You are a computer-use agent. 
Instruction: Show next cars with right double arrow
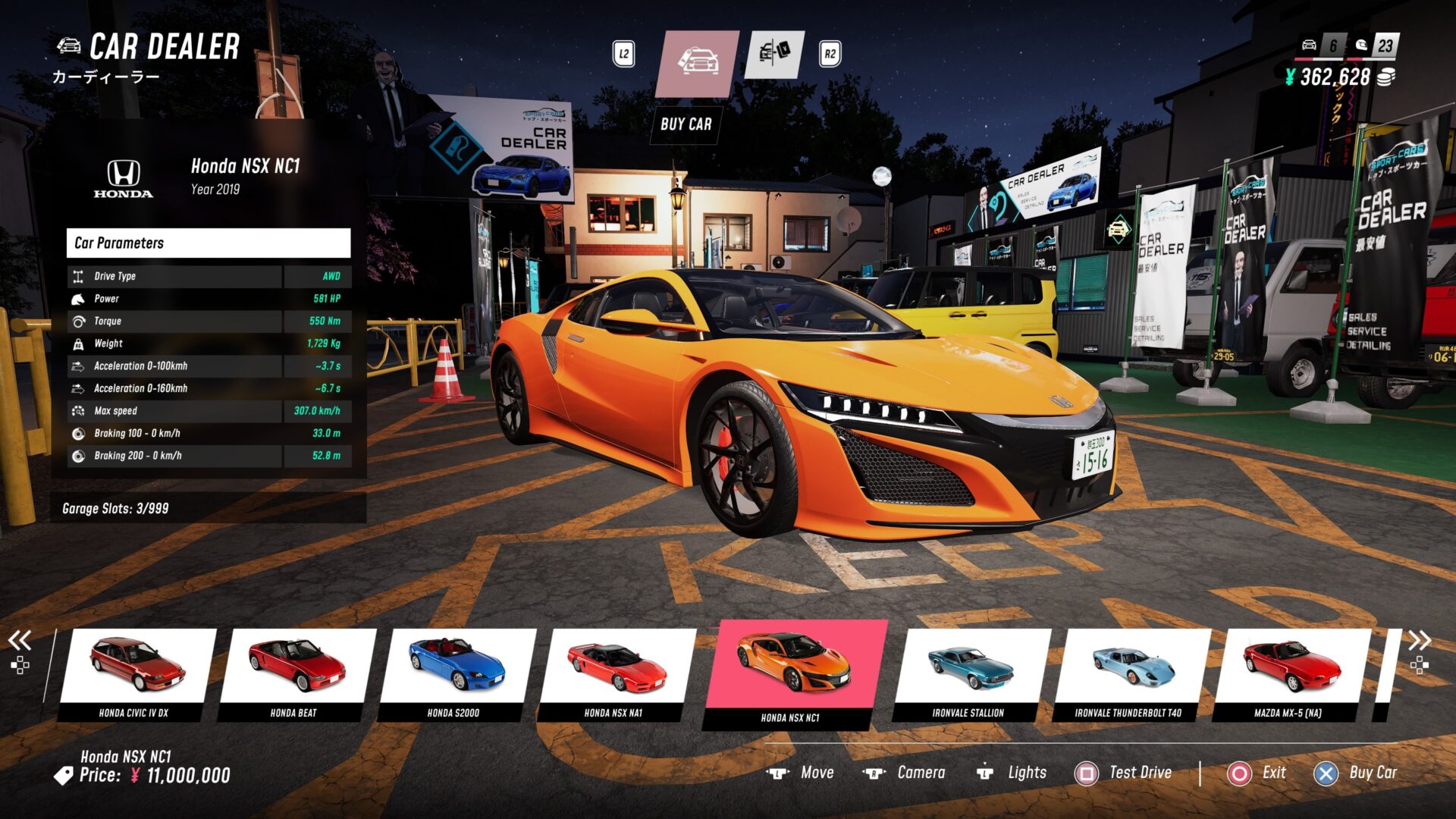click(1420, 641)
